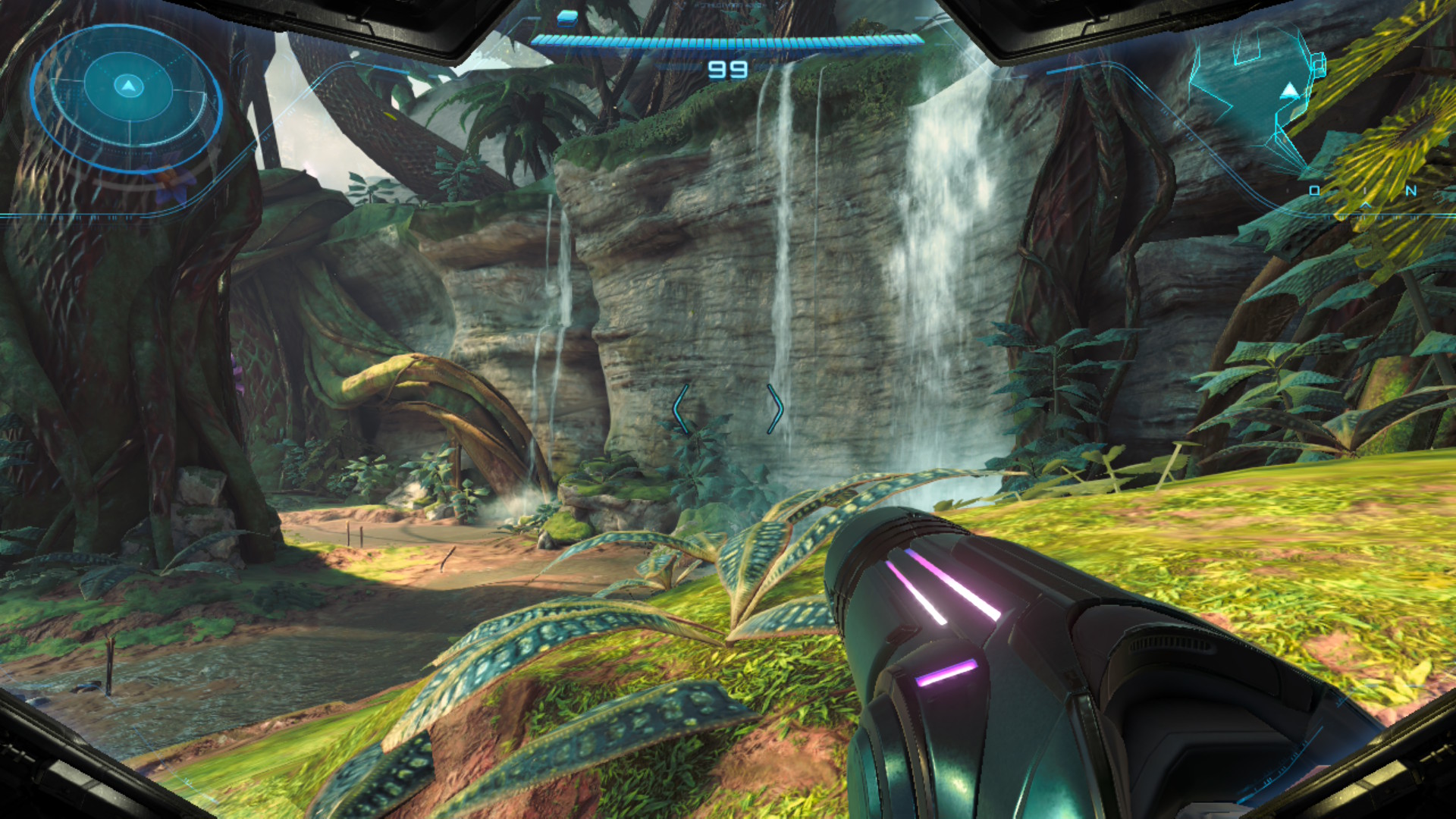
Task: Click the energy tank icon above the bar
Action: point(566,17)
